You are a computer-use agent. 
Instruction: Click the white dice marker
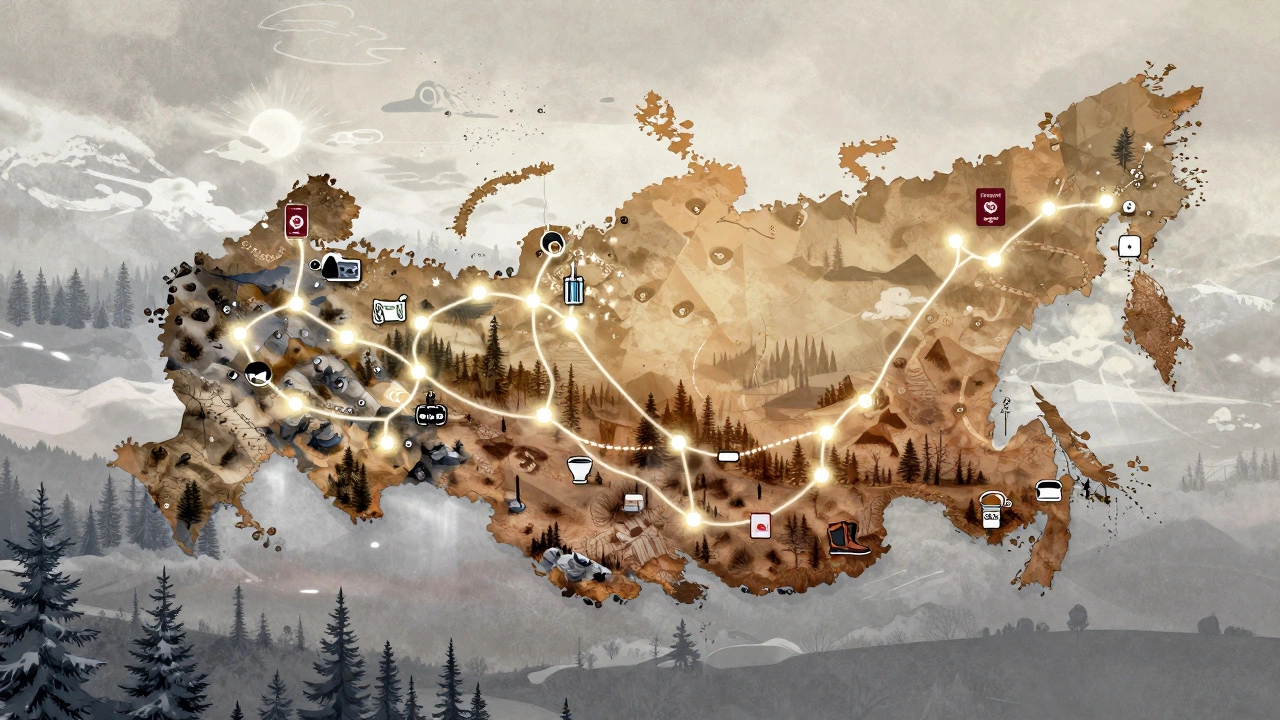[1129, 246]
